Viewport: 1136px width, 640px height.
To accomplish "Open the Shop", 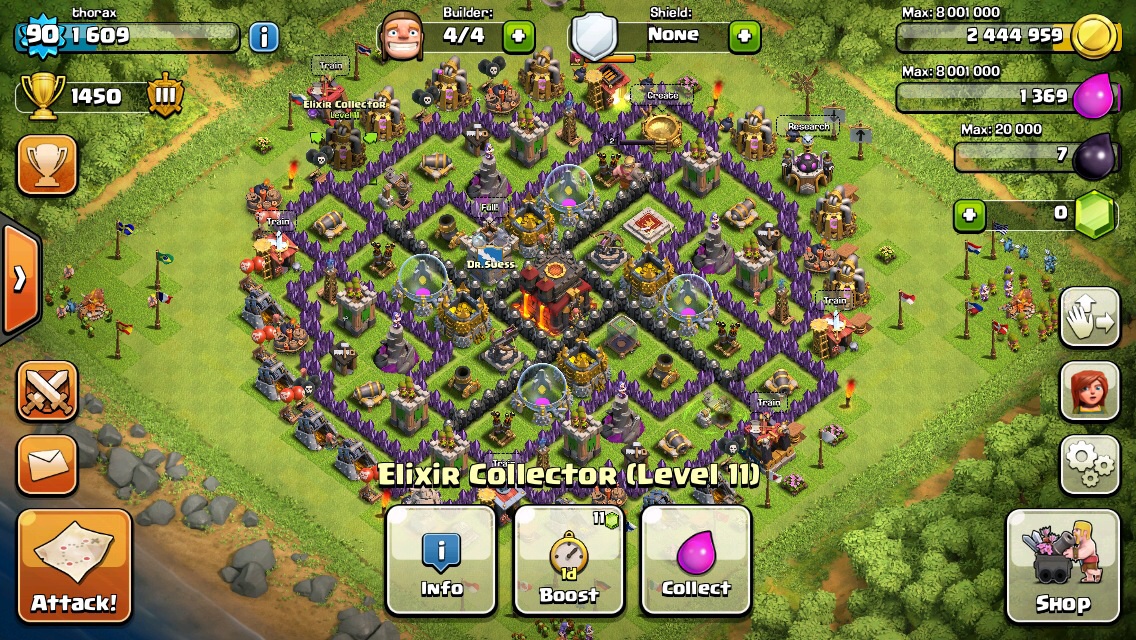I will click(x=1062, y=566).
